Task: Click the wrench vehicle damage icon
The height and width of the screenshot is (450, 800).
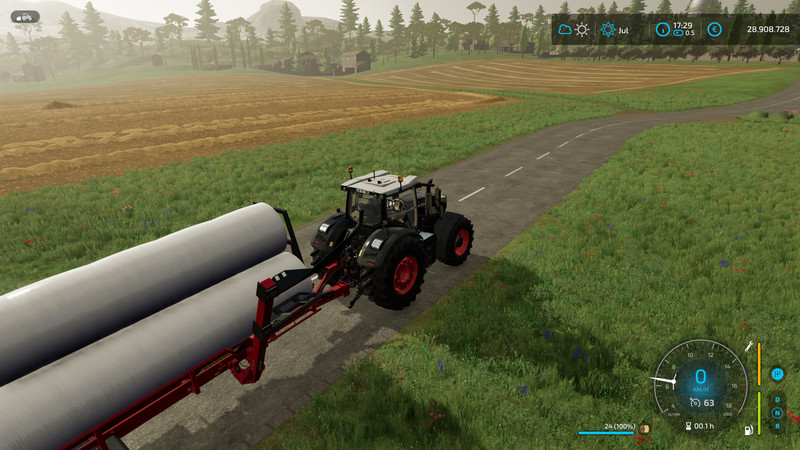Action: click(x=747, y=345)
